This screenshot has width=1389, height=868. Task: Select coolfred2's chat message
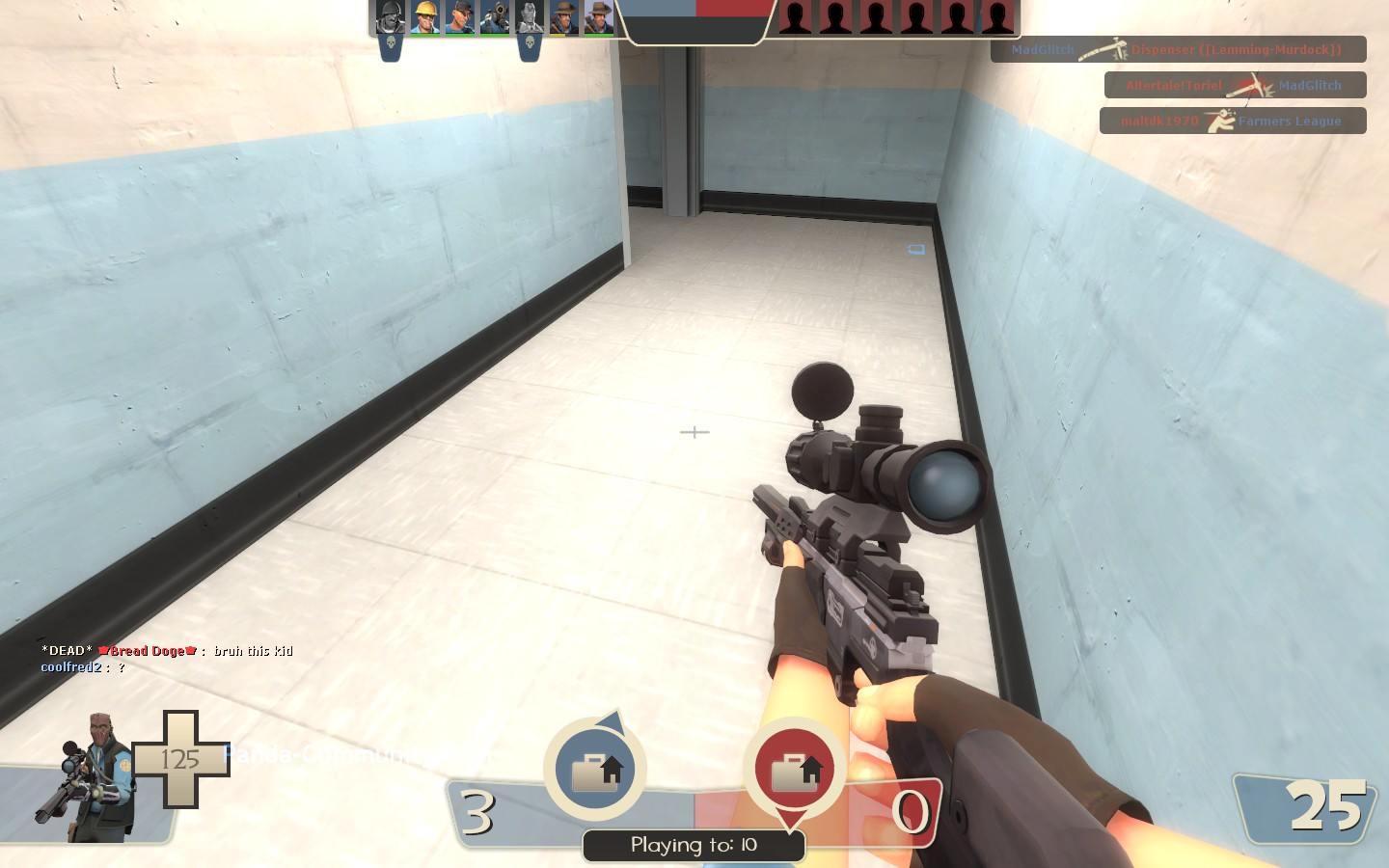pyautogui.click(x=83, y=667)
